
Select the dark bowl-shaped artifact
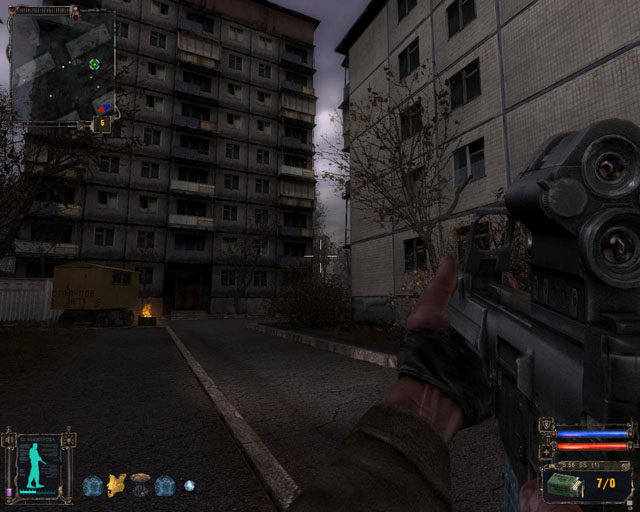141,486
